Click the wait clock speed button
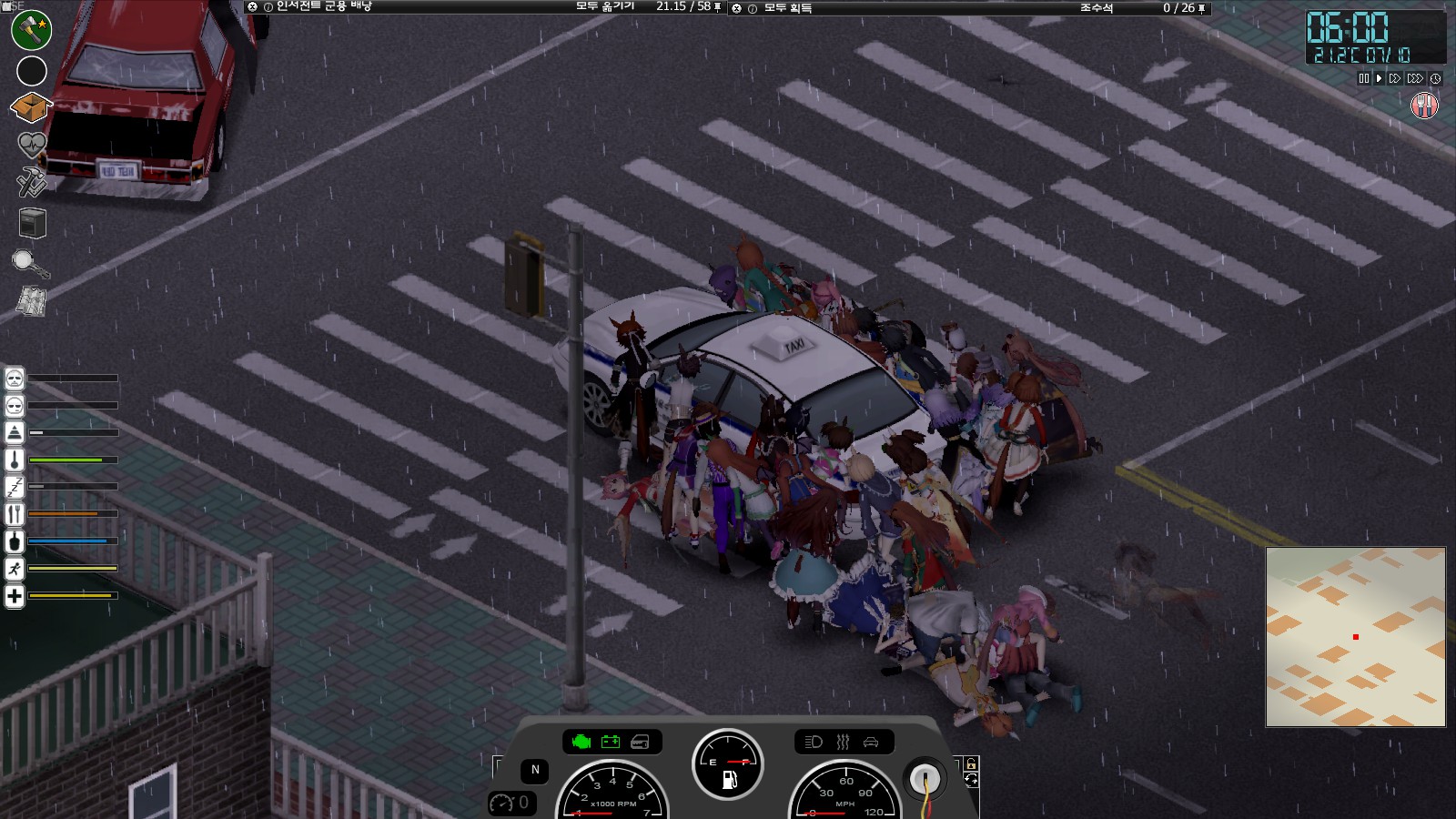 coord(1435,79)
